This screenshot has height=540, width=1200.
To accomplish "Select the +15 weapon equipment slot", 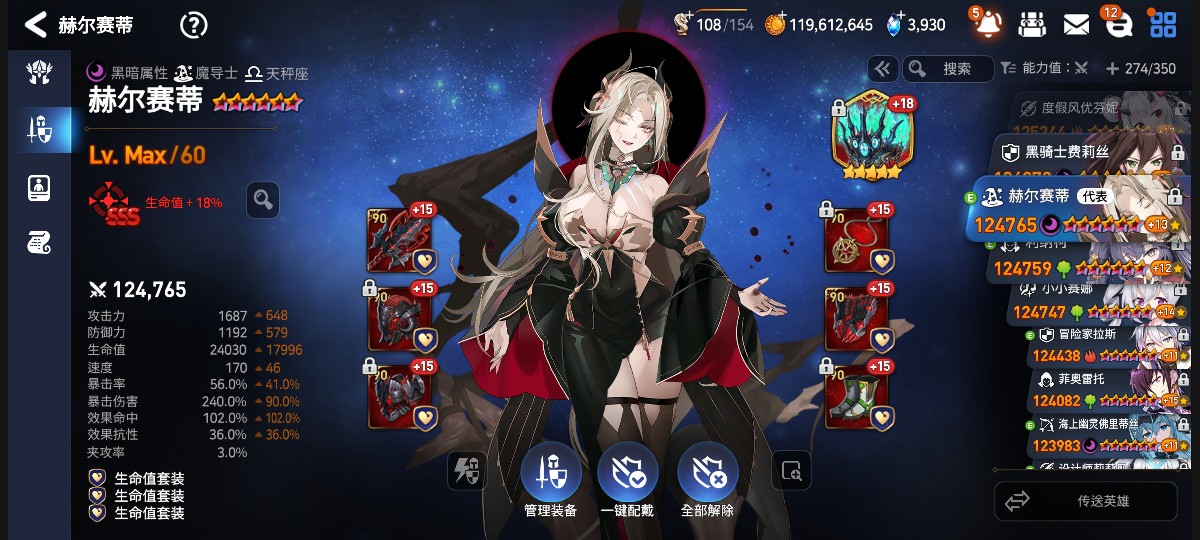I will 400,240.
